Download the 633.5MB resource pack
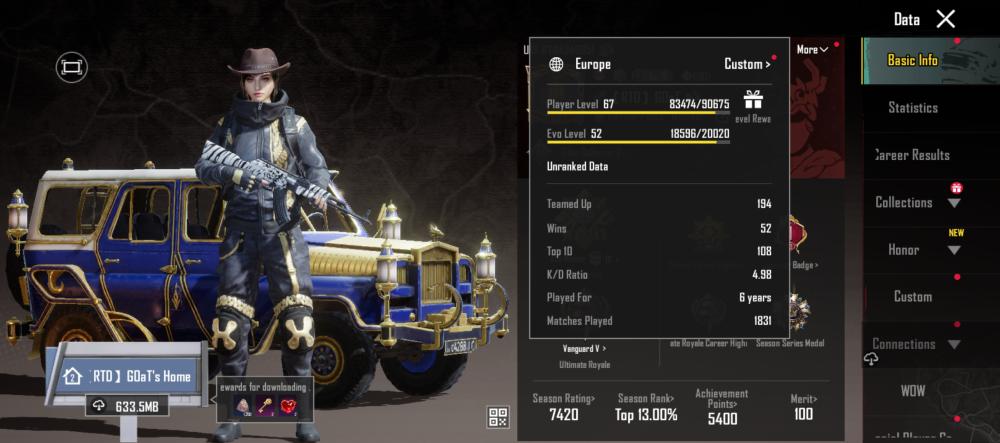The image size is (1000, 443). pyautogui.click(x=127, y=406)
